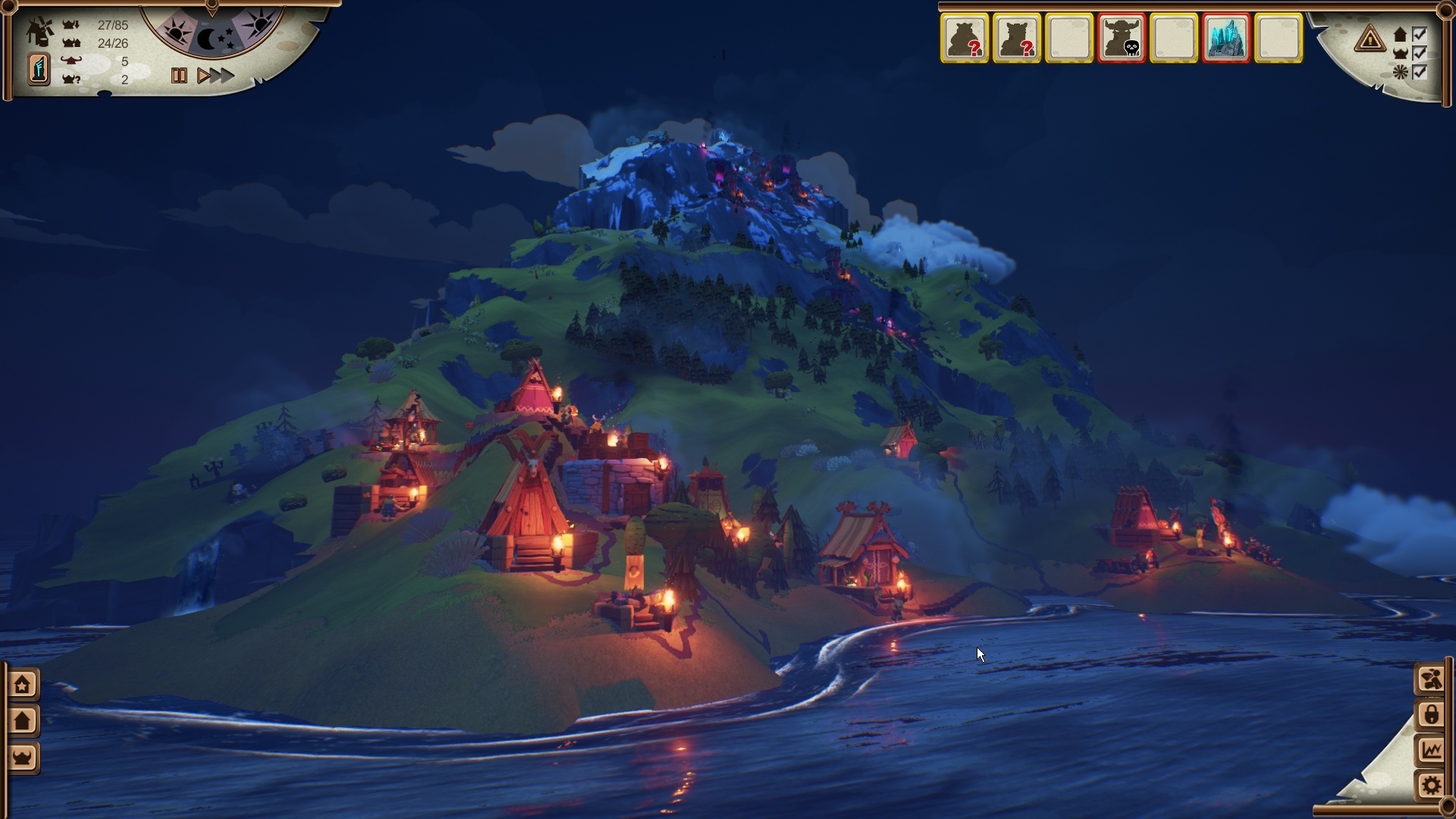
Task: Click the second empty quest portrait slot
Action: [x=1175, y=38]
